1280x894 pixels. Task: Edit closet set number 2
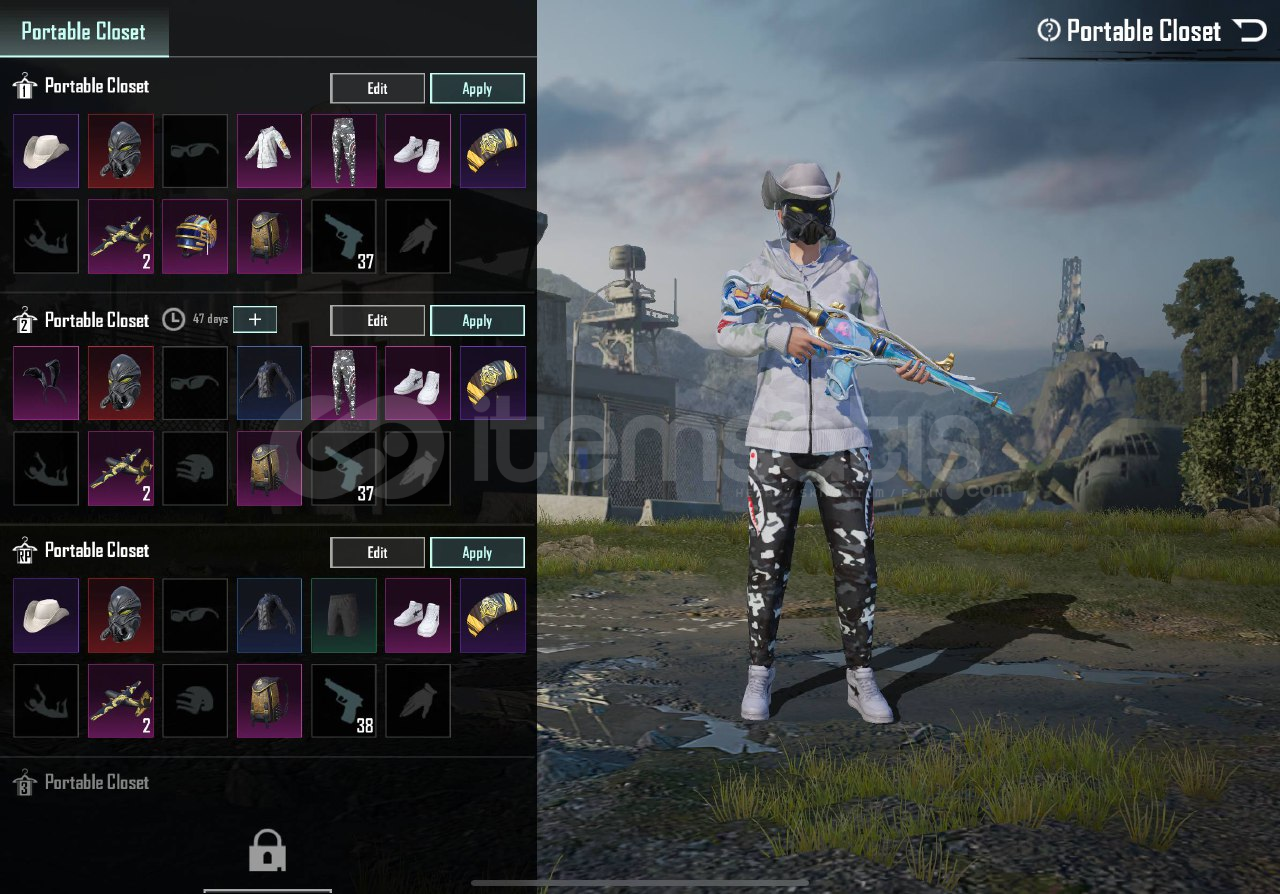point(377,320)
